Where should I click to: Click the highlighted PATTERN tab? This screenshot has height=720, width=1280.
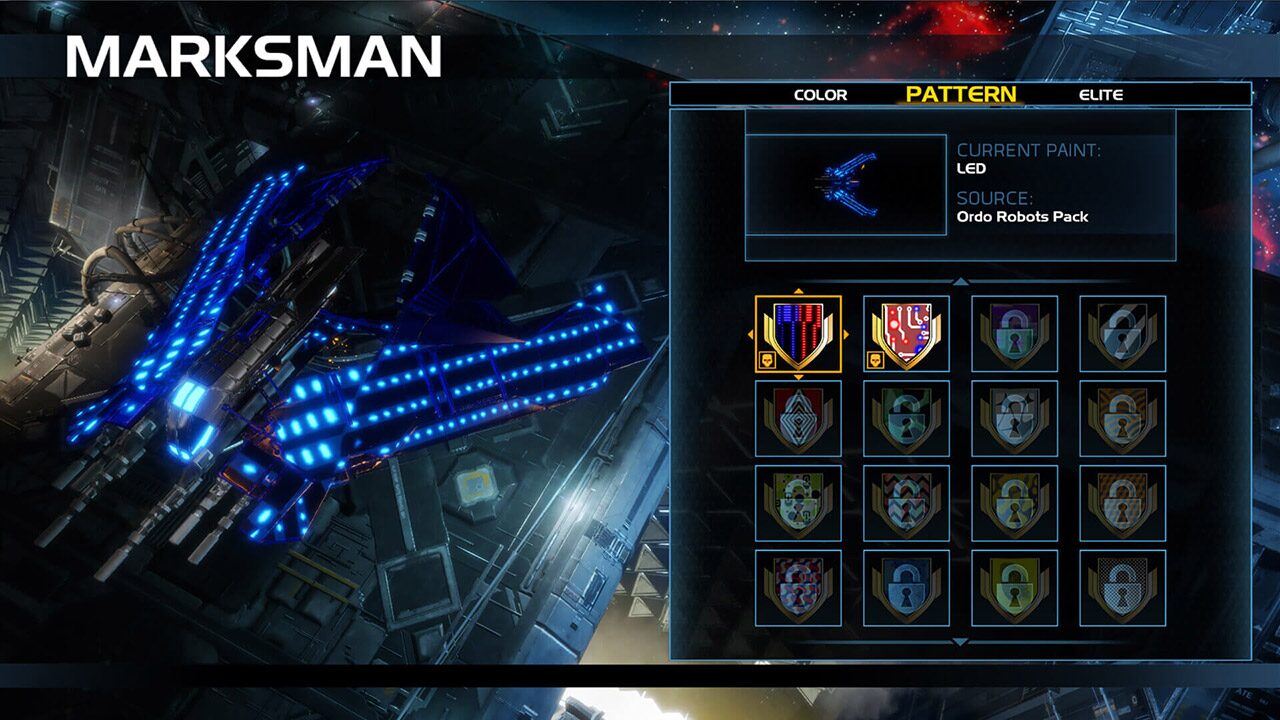point(961,95)
